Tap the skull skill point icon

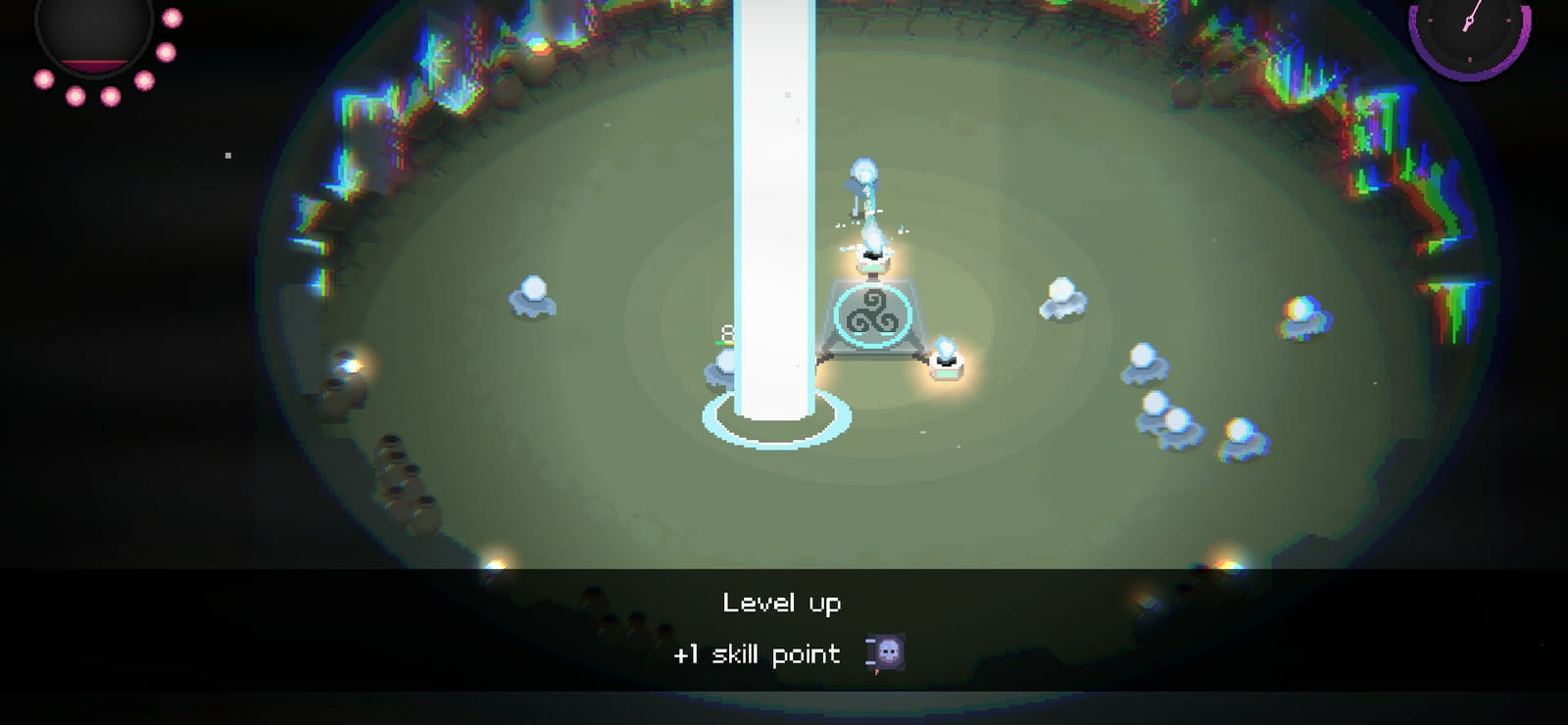click(888, 652)
